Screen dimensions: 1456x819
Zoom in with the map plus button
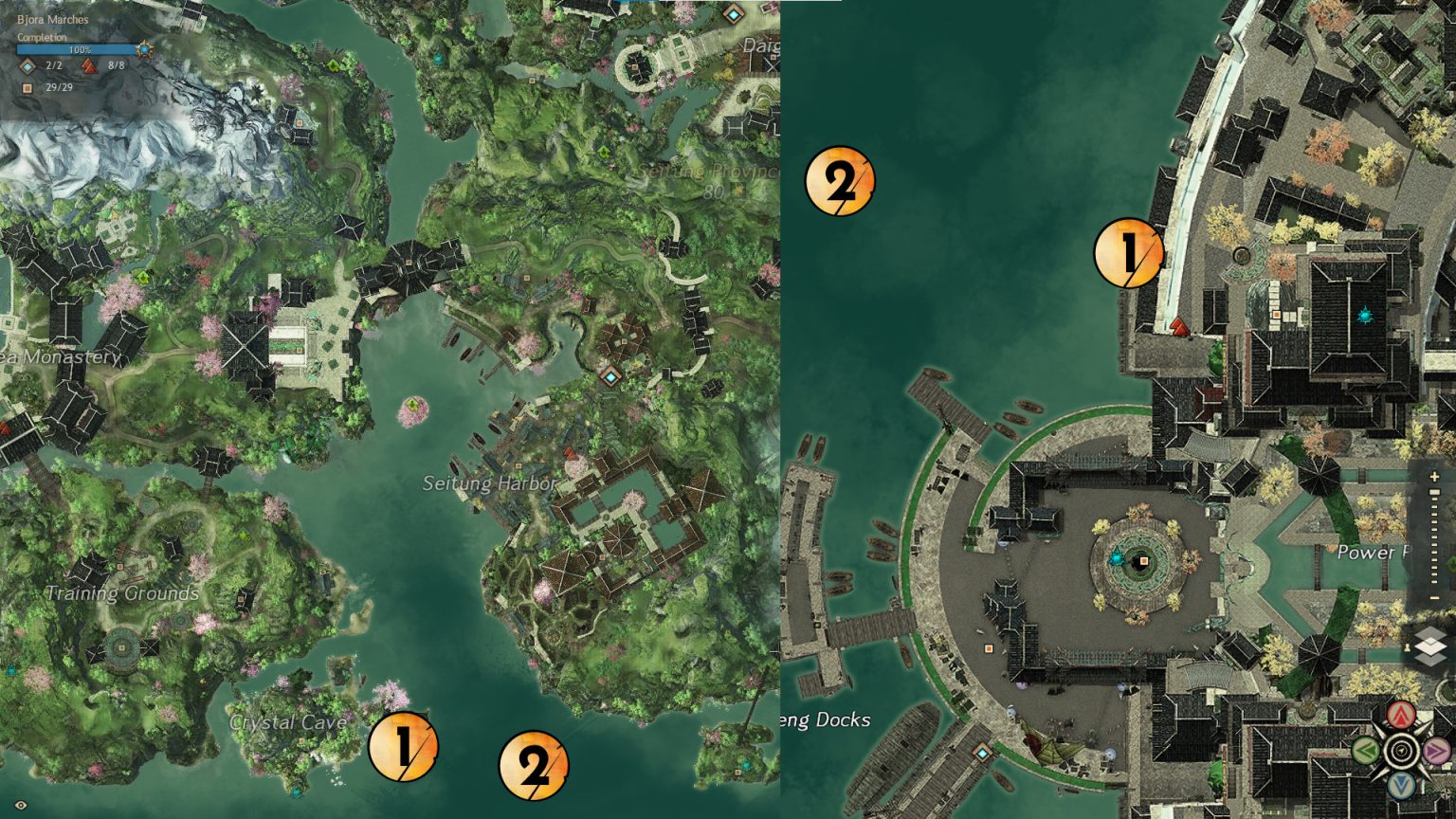tap(1434, 477)
